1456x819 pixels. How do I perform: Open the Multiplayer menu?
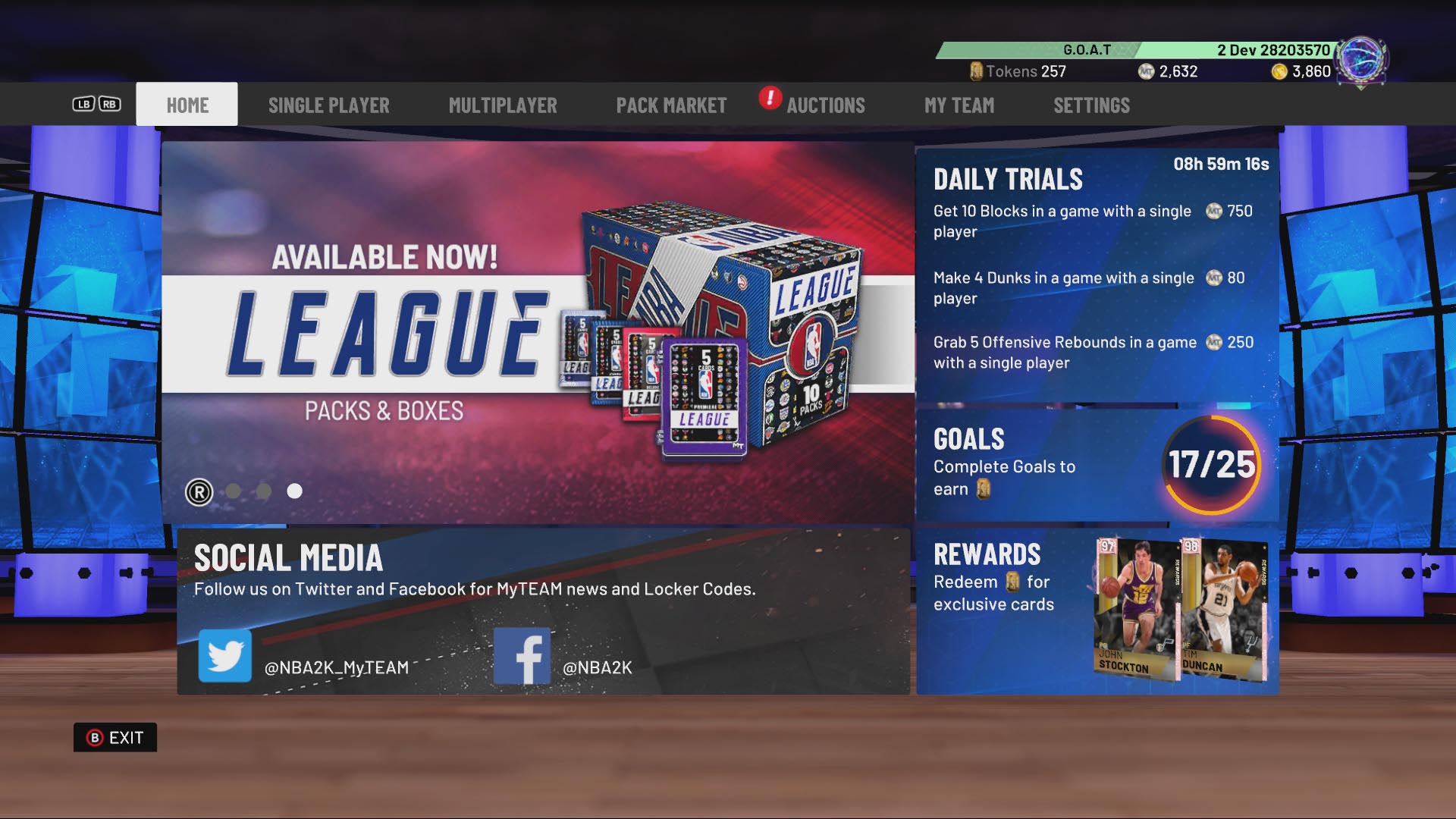(x=503, y=105)
